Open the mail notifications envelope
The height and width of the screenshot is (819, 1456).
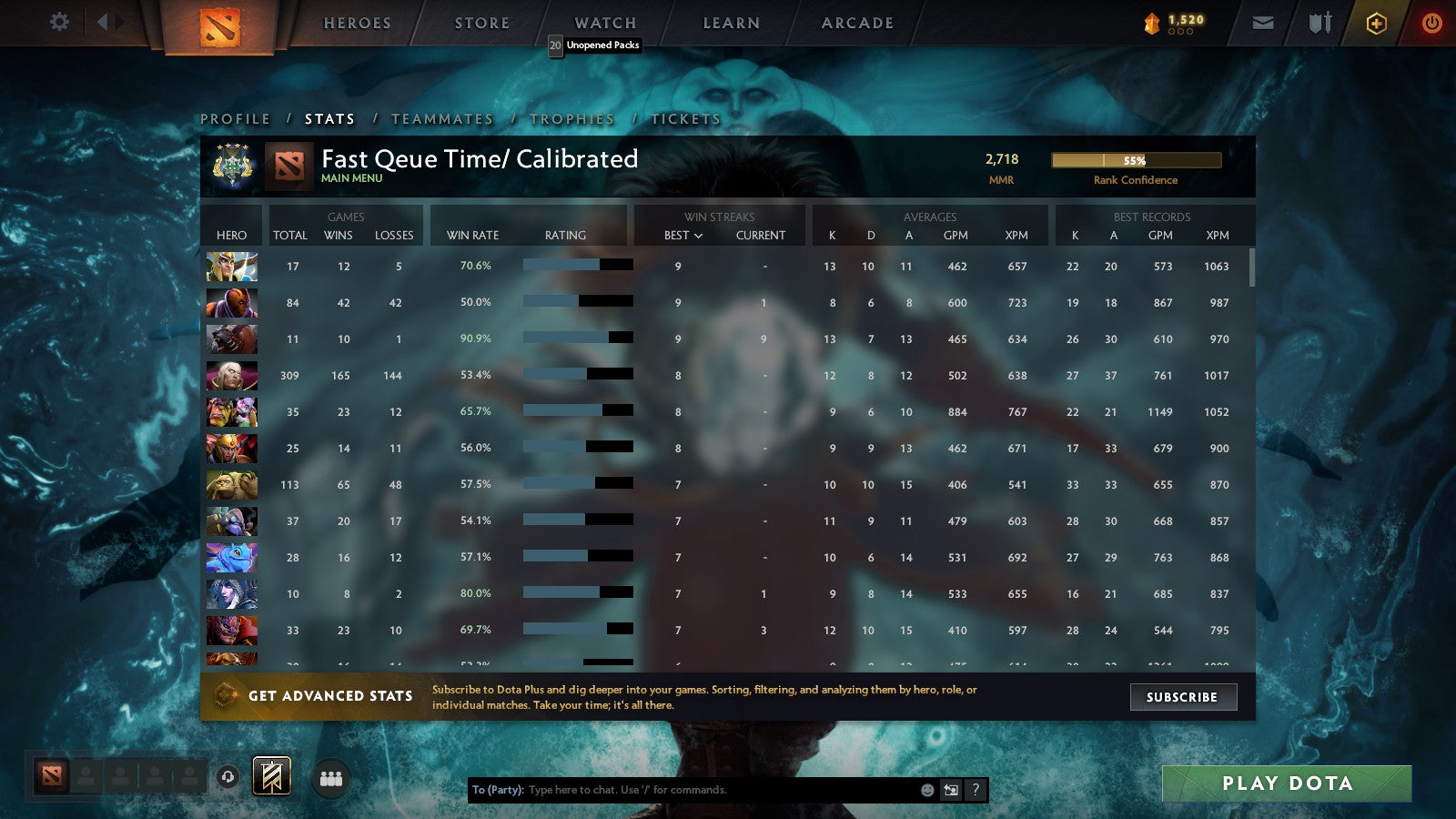coord(1263,22)
